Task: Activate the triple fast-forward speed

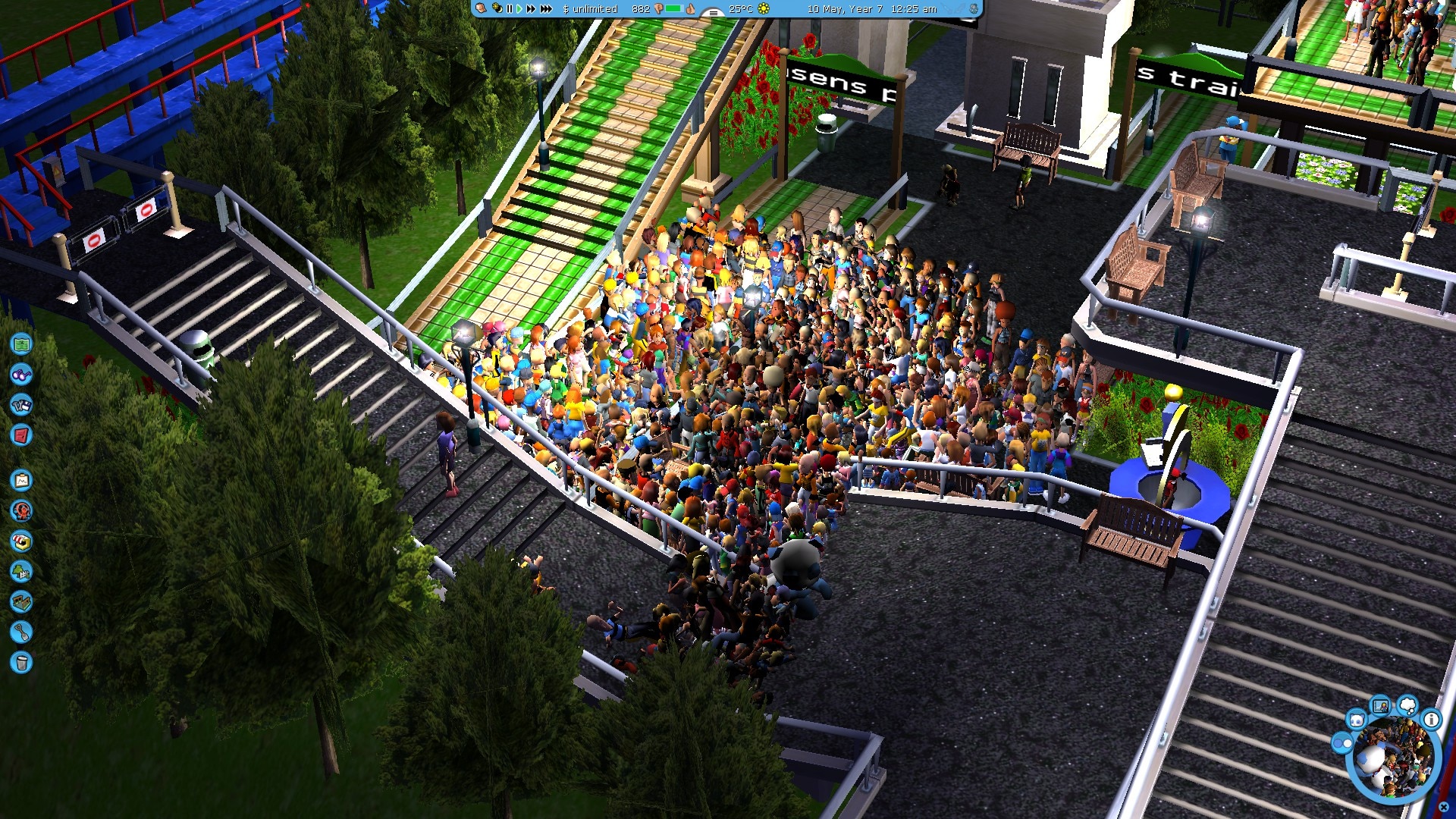Action: [x=546, y=9]
